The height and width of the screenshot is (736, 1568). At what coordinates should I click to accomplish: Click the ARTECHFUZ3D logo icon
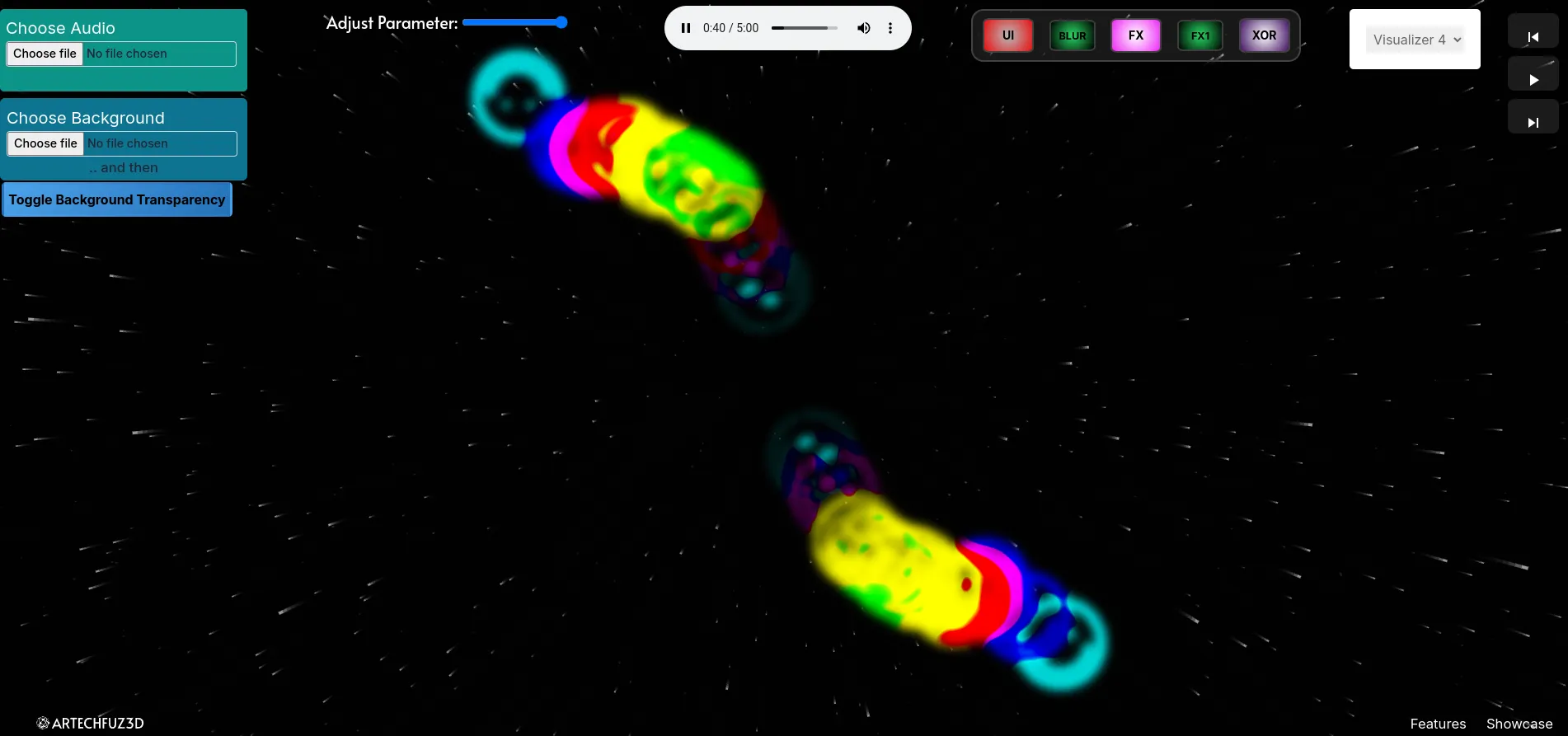[42, 722]
